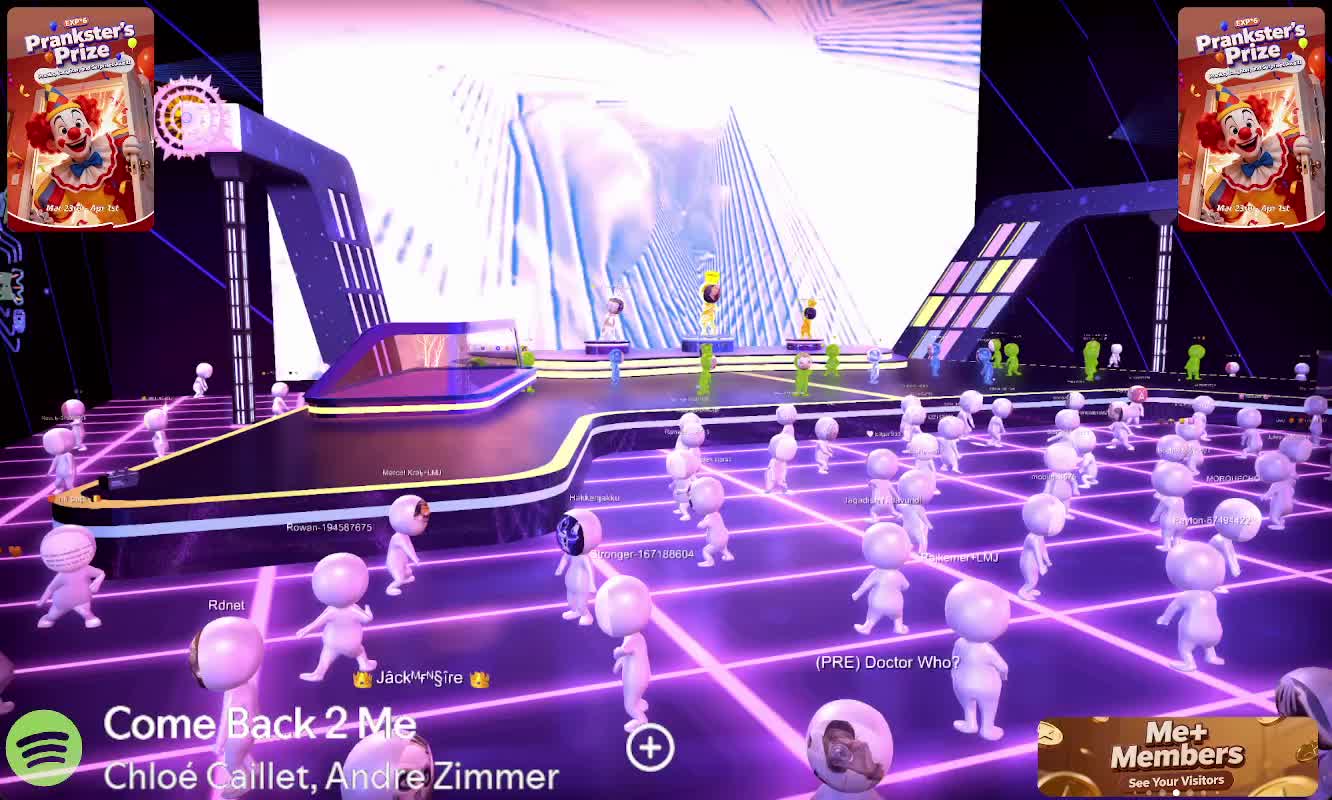Open the Come Back 2 Me song title

click(259, 724)
